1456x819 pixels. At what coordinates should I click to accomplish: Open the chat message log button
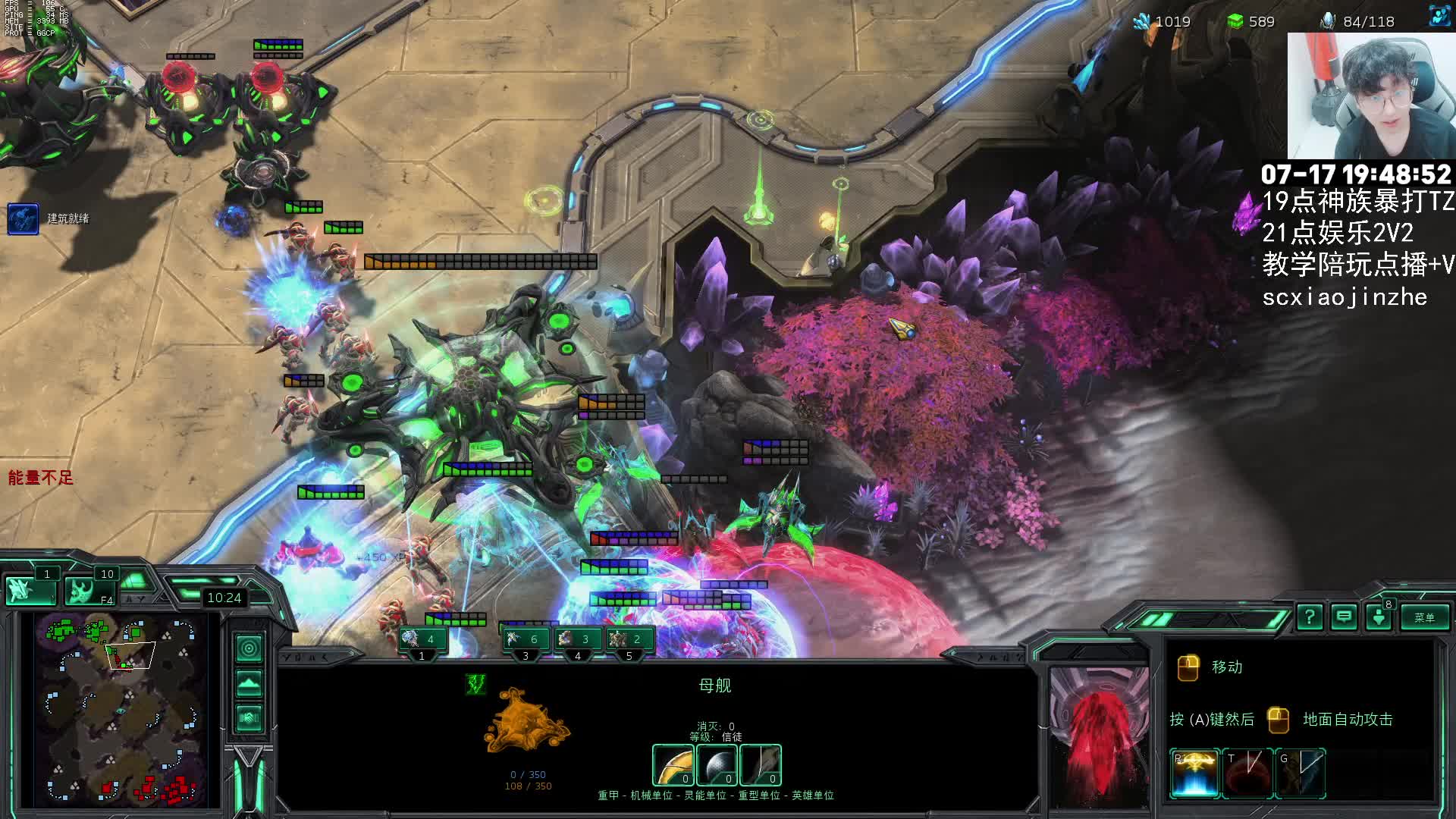[x=1344, y=617]
